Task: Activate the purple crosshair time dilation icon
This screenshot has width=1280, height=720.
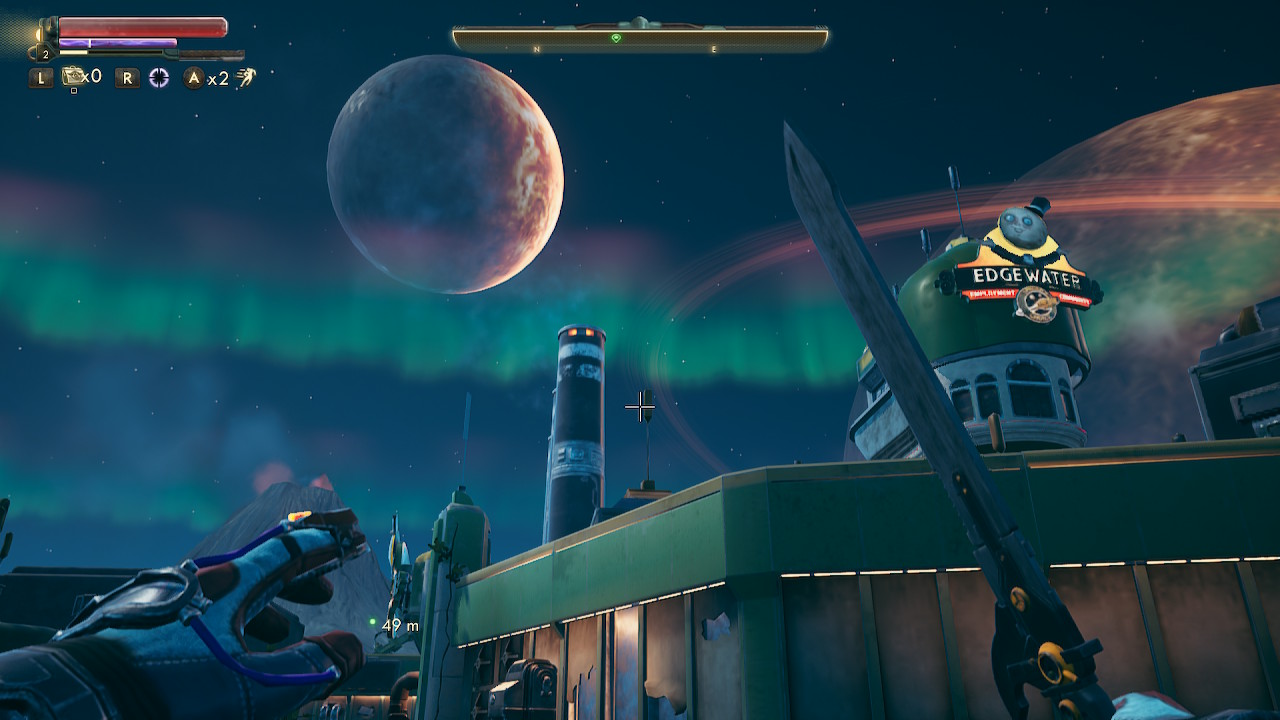Action: pyautogui.click(x=159, y=78)
